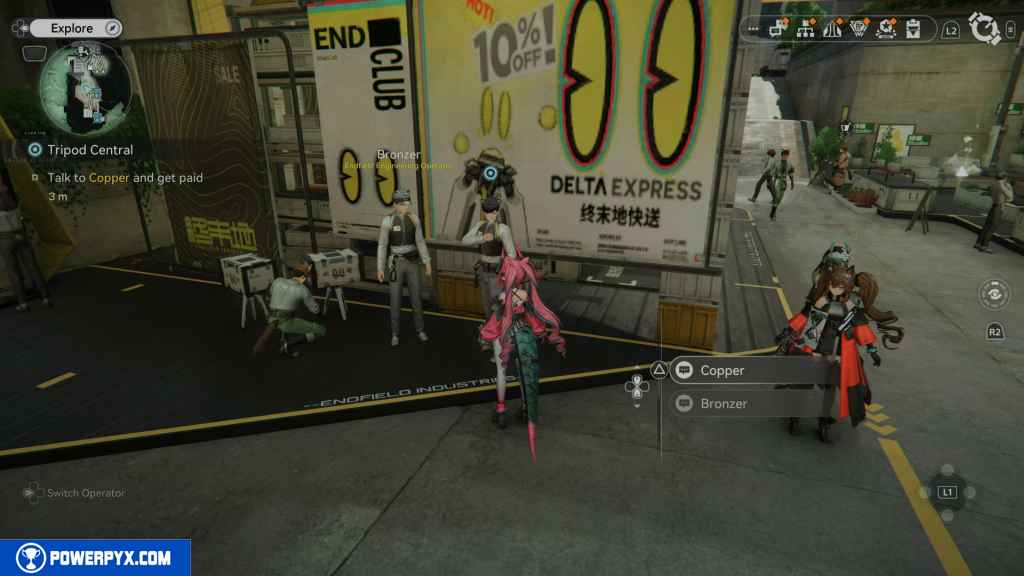1024x576 pixels.
Task: Click the PowerPyx watermark logo
Action: 95,558
